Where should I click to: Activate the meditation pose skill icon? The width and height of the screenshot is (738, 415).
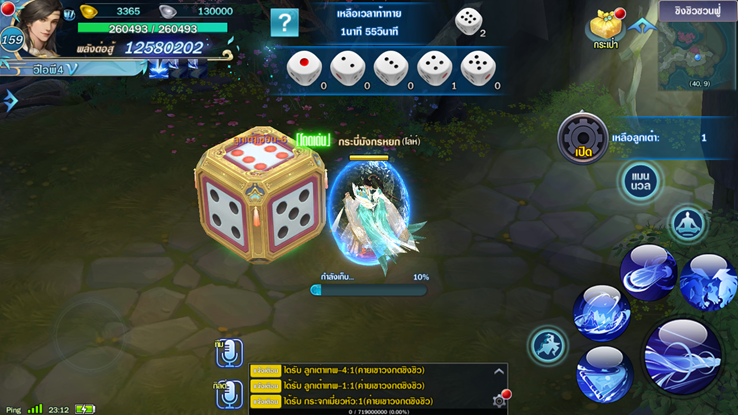tap(687, 224)
